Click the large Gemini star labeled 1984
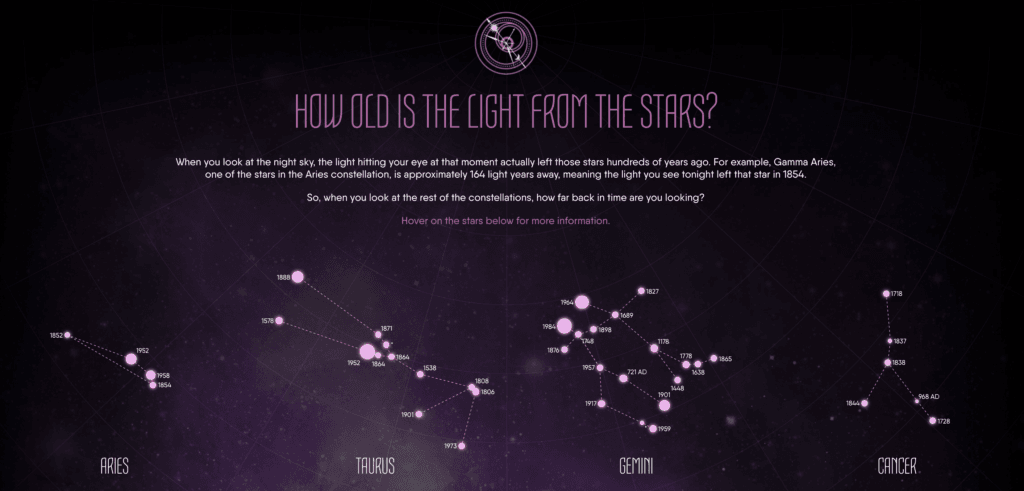 point(564,326)
